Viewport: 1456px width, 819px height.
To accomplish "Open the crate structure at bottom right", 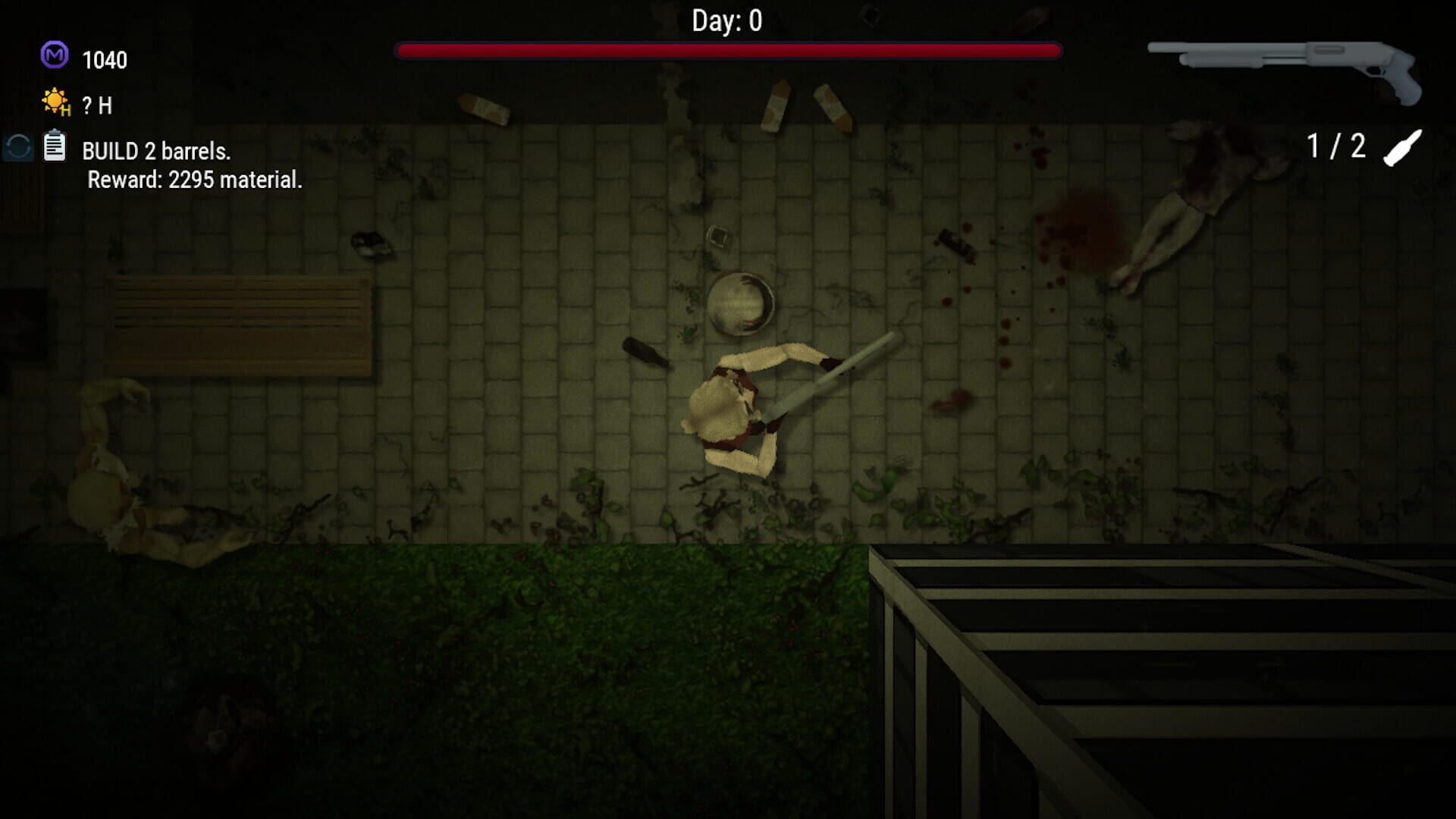I will 1175,682.
